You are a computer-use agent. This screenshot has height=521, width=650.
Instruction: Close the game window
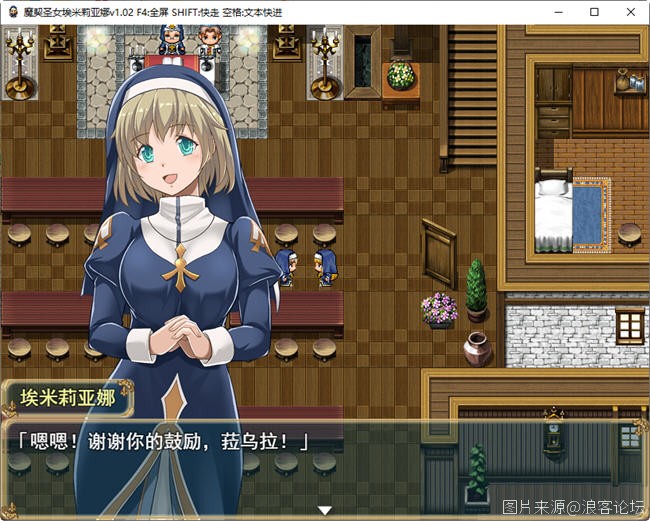pyautogui.click(x=627, y=11)
